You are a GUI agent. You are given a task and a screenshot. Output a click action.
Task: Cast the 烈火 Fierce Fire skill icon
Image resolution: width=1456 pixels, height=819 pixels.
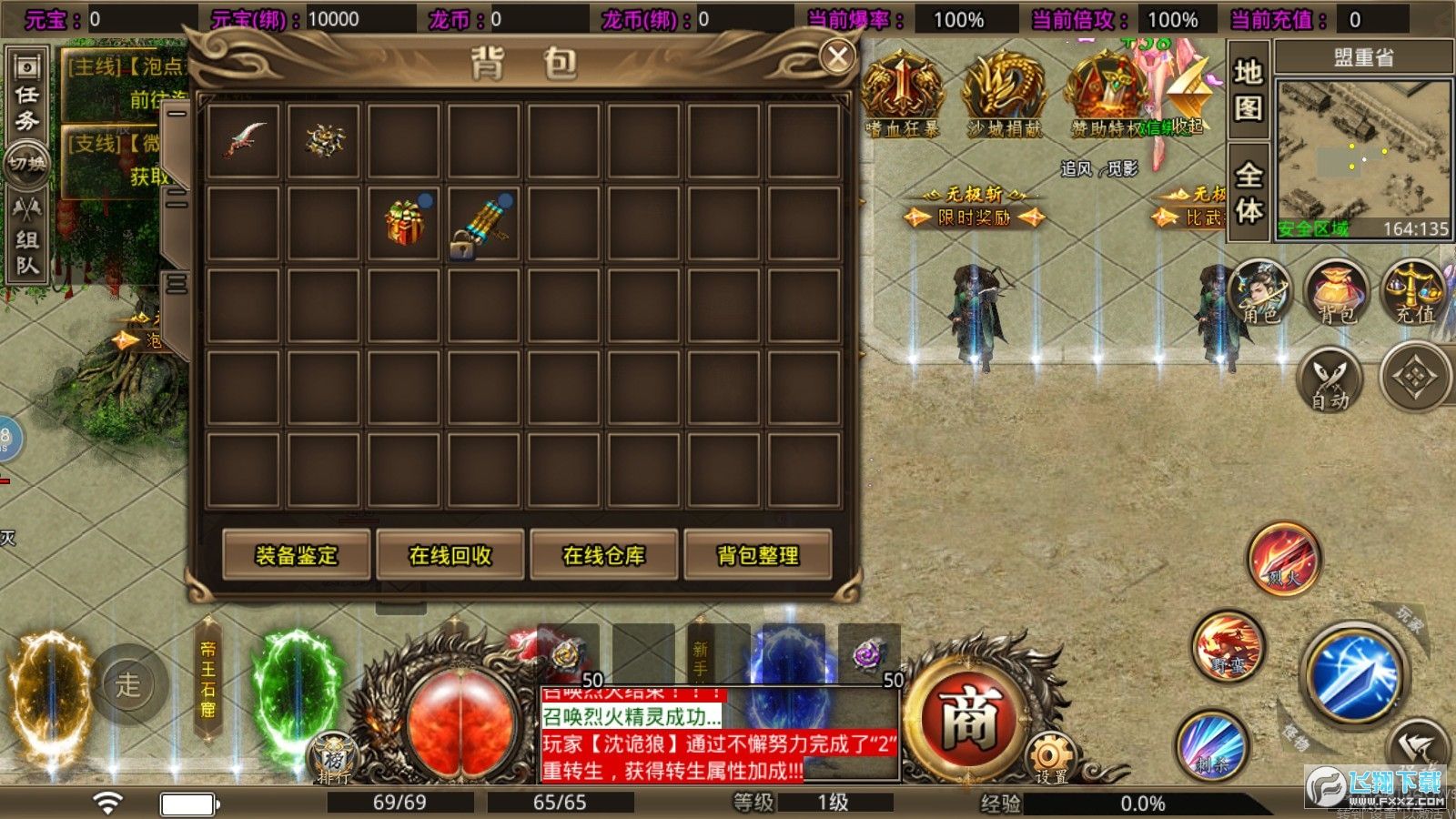pos(1281,562)
